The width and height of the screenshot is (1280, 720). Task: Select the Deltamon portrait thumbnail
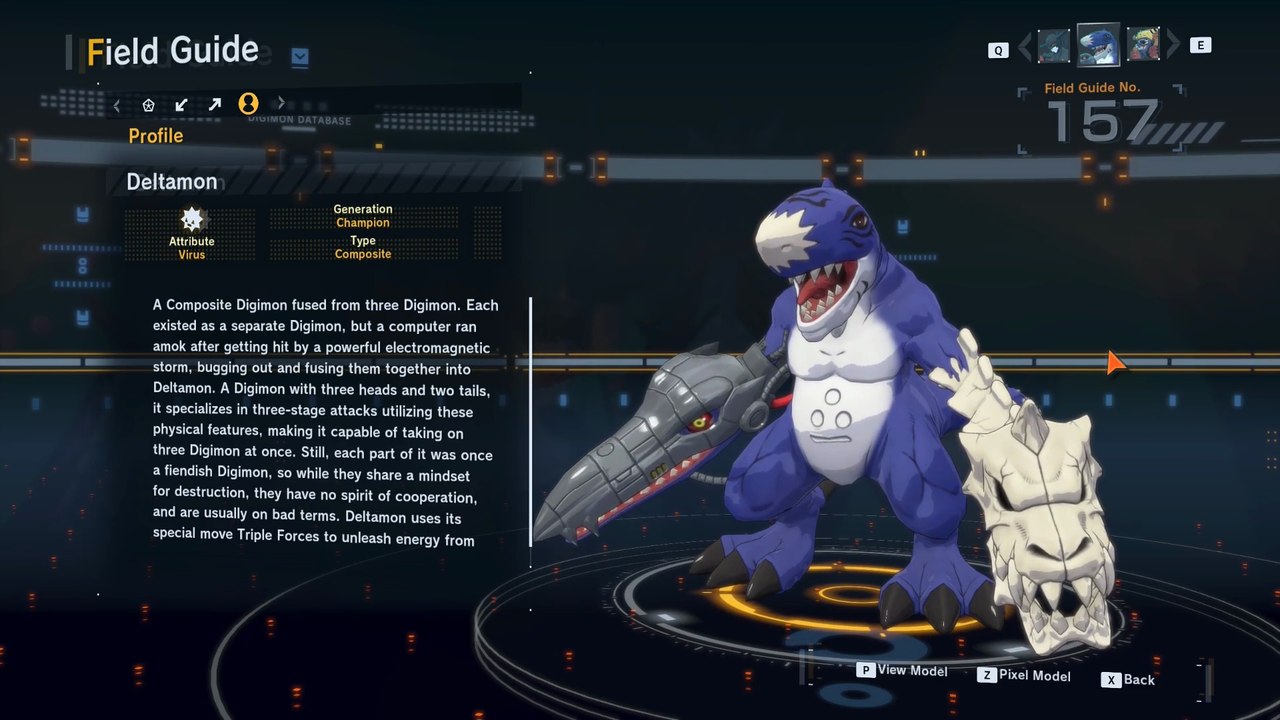[1097, 43]
